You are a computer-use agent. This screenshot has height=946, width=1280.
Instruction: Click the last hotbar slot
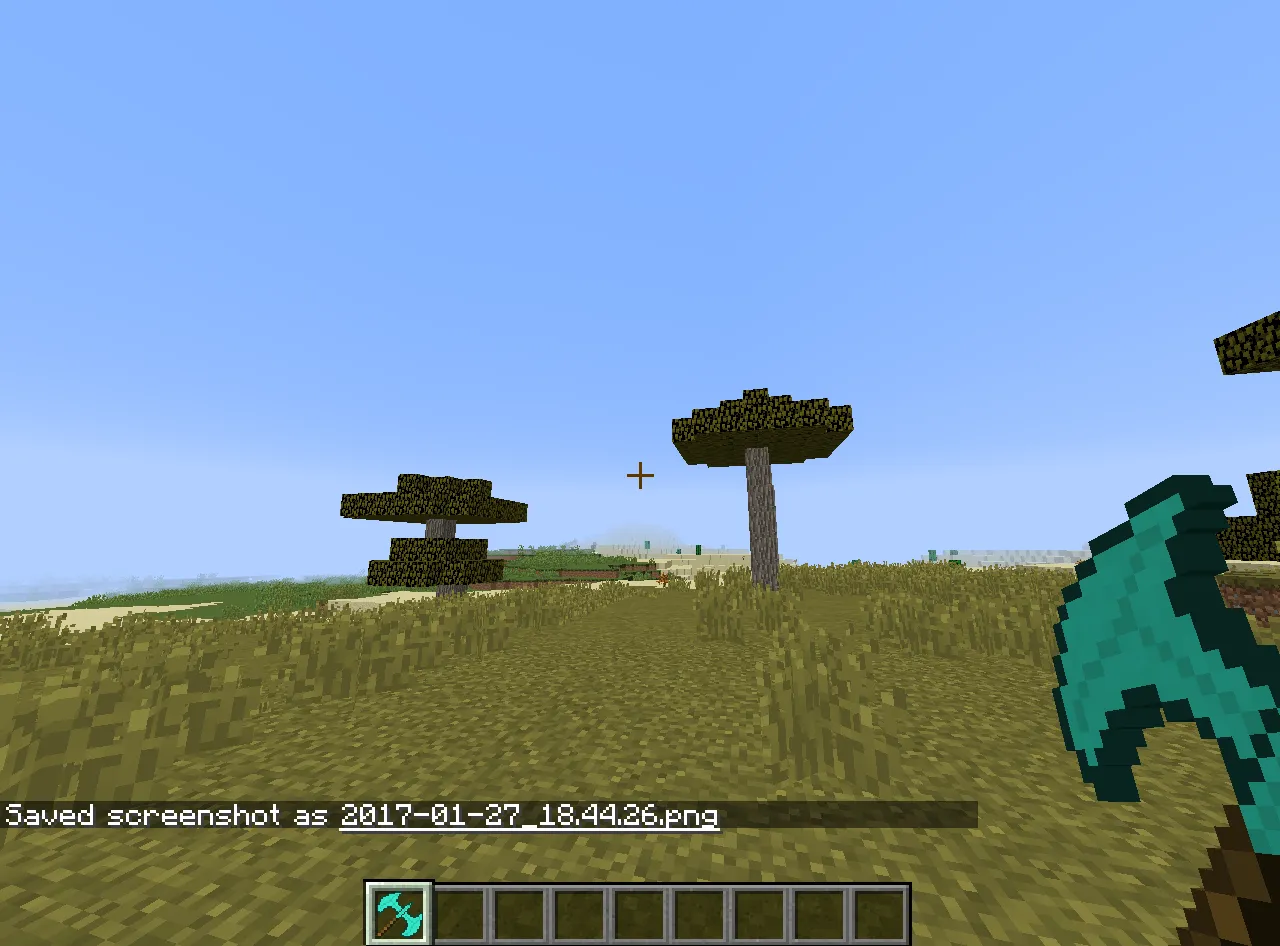tap(878, 910)
